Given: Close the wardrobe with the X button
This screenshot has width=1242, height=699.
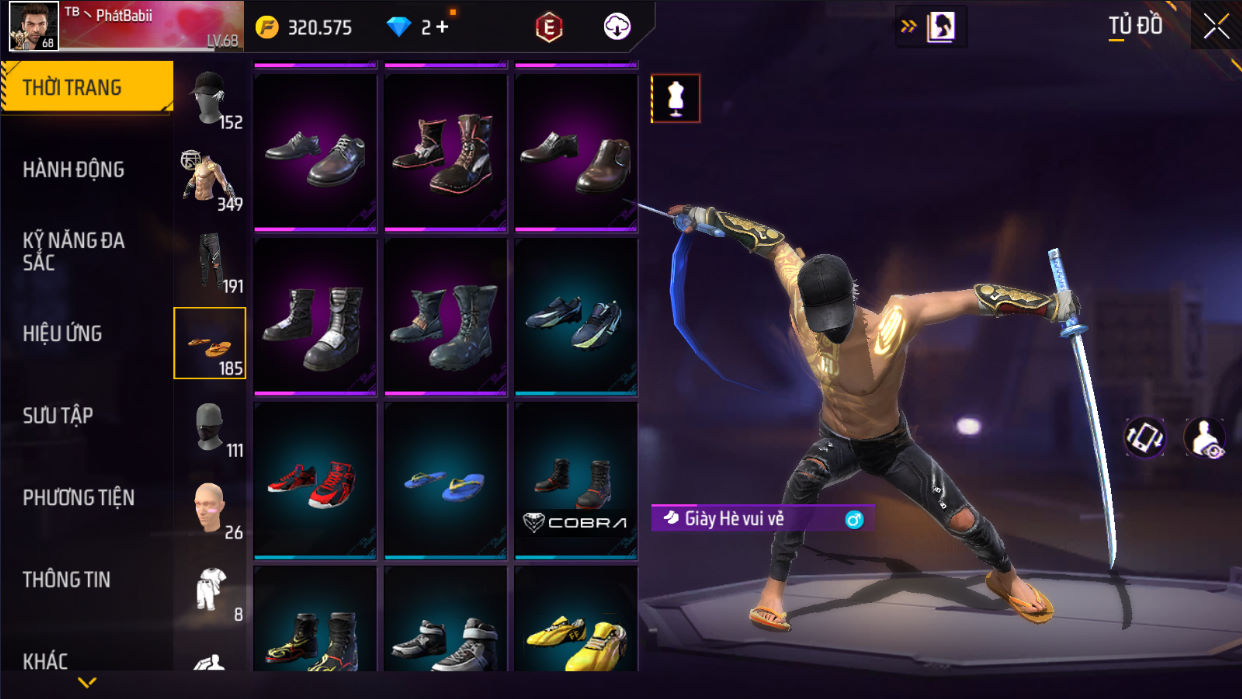Looking at the screenshot, I should (x=1216, y=27).
